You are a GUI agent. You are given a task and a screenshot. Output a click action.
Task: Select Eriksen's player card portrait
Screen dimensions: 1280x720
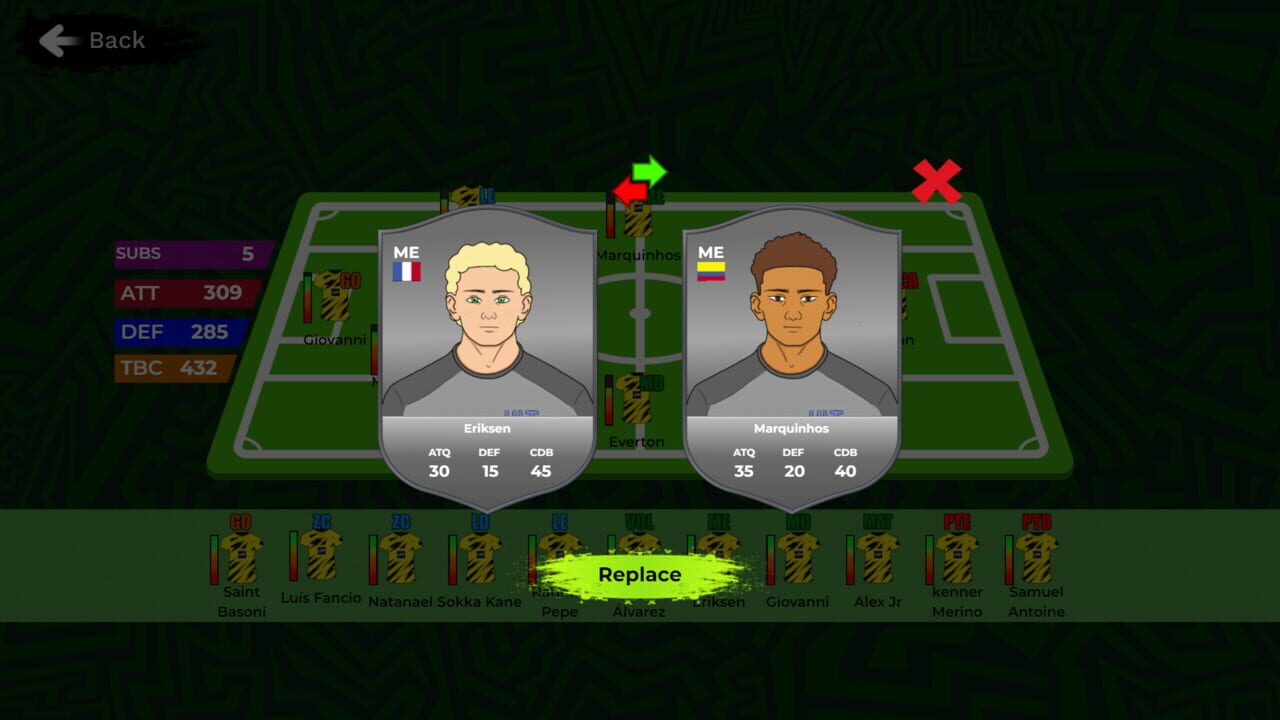pos(488,330)
